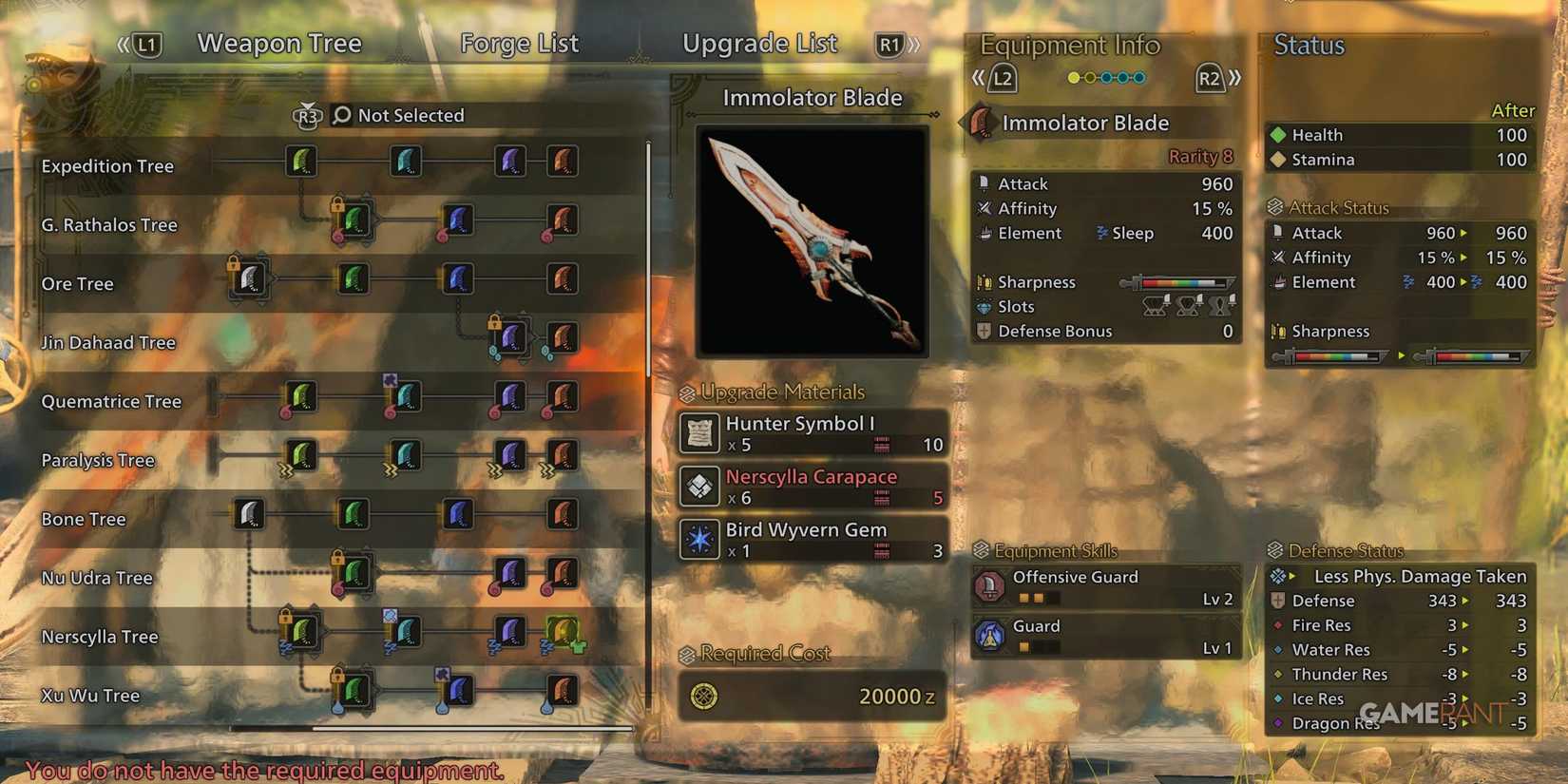Open the previous menu with the L1 arrow
The image size is (1568, 784).
pos(147,43)
